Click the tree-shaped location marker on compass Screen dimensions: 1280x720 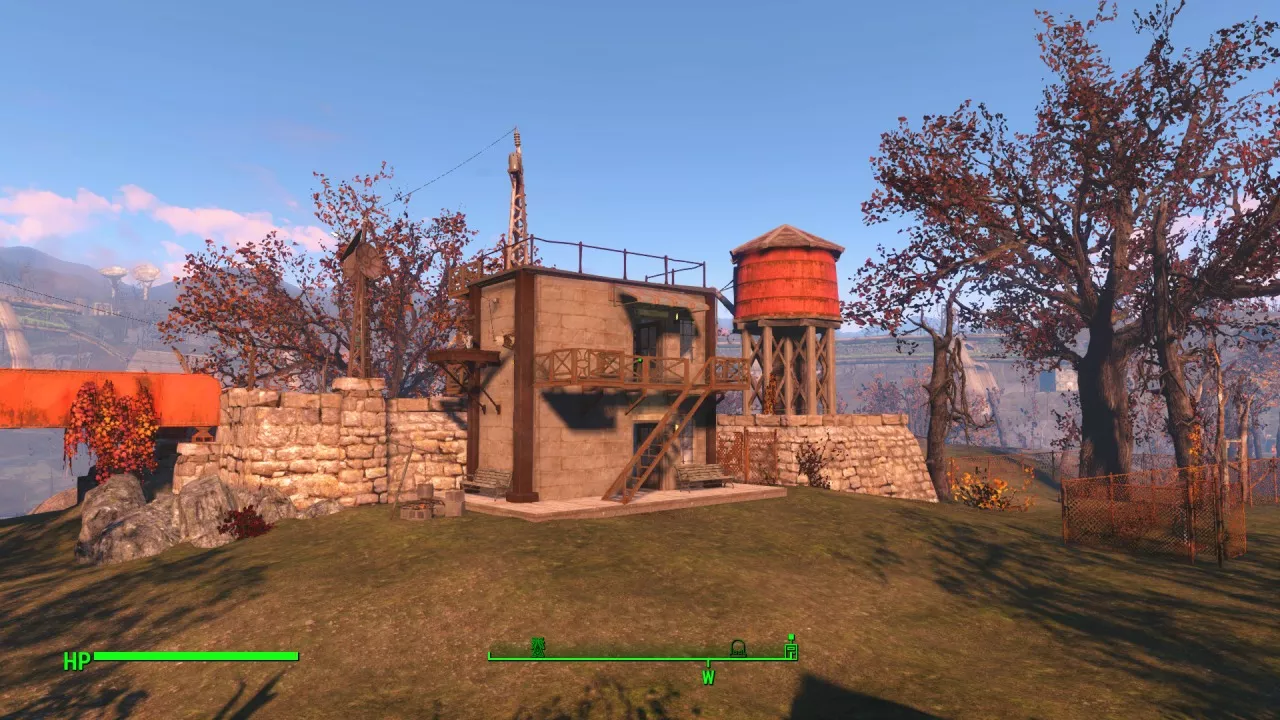538,647
